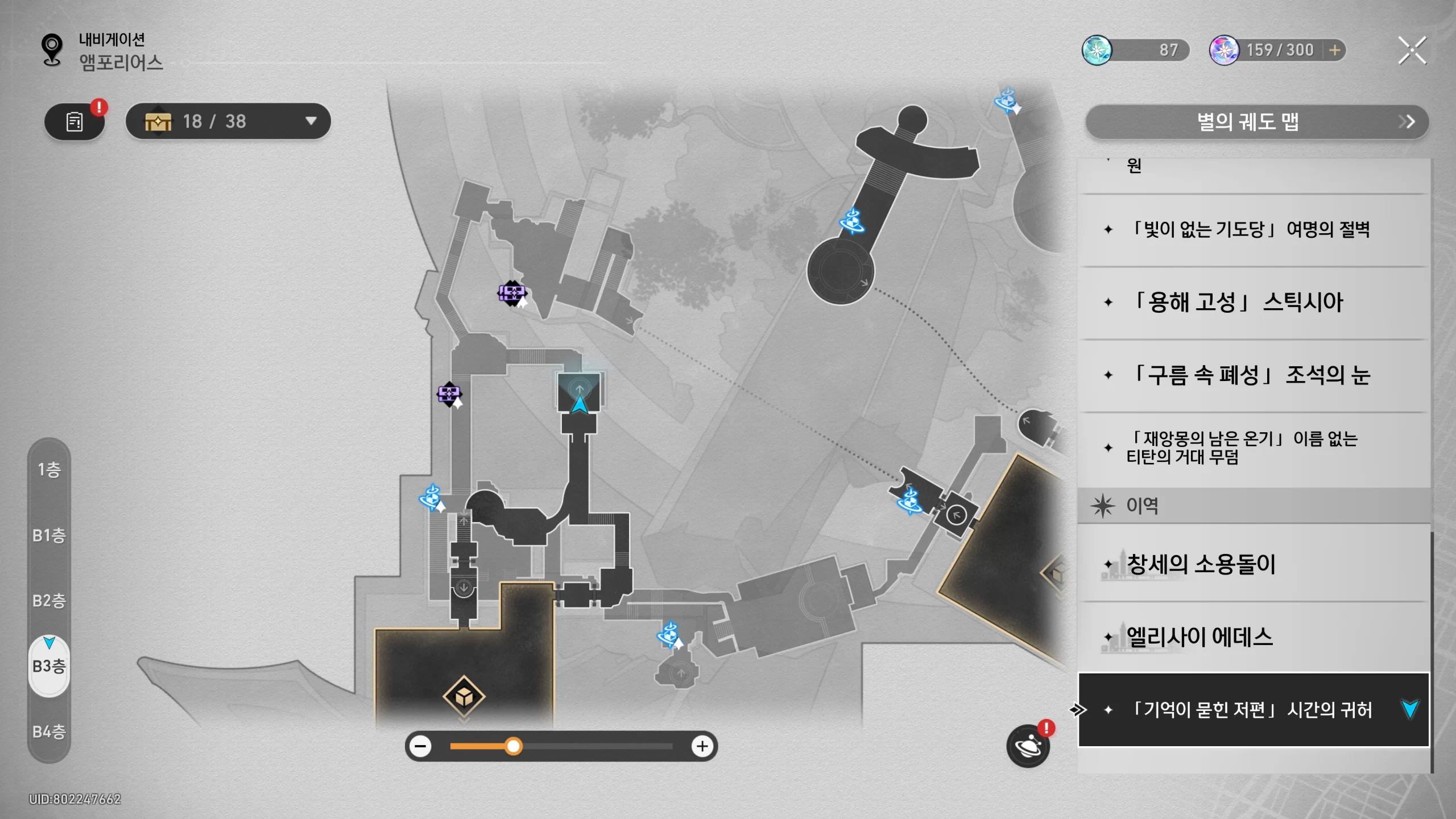Open the planet icon button
1456x819 pixels.
click(x=1028, y=746)
